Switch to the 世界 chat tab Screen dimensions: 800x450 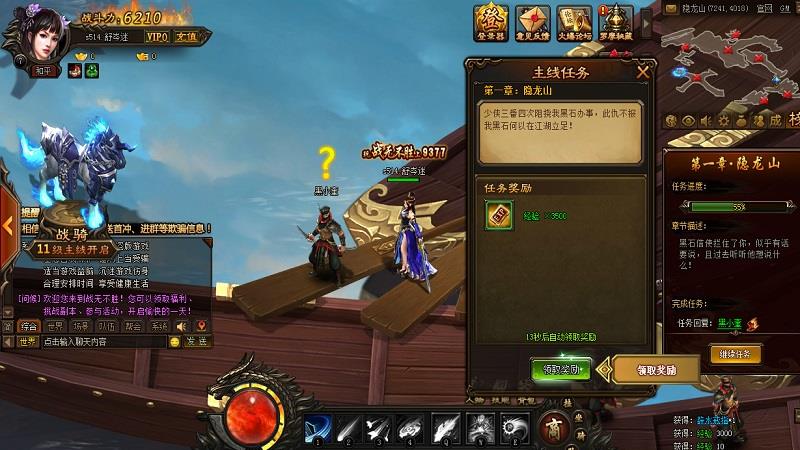55,326
